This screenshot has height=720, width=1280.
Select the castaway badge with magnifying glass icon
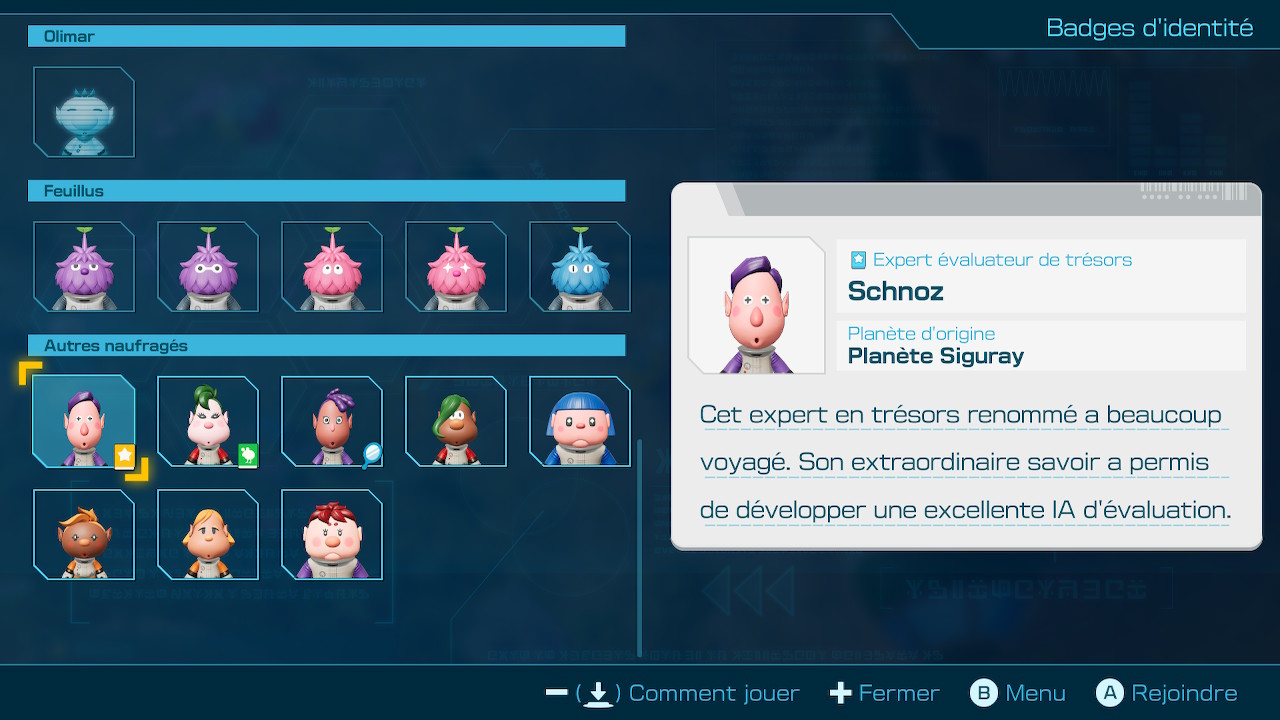point(332,421)
